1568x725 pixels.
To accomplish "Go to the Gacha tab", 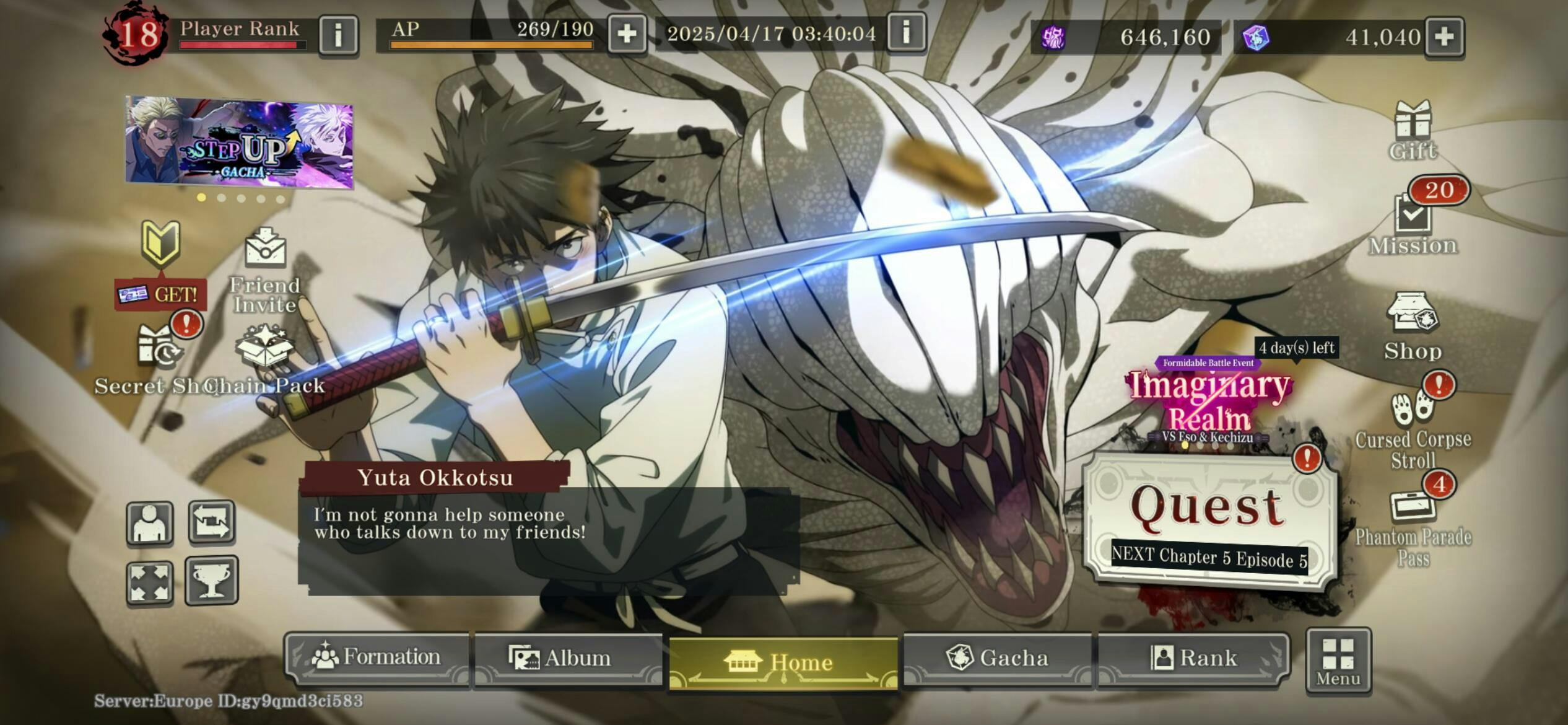I will pyautogui.click(x=997, y=658).
